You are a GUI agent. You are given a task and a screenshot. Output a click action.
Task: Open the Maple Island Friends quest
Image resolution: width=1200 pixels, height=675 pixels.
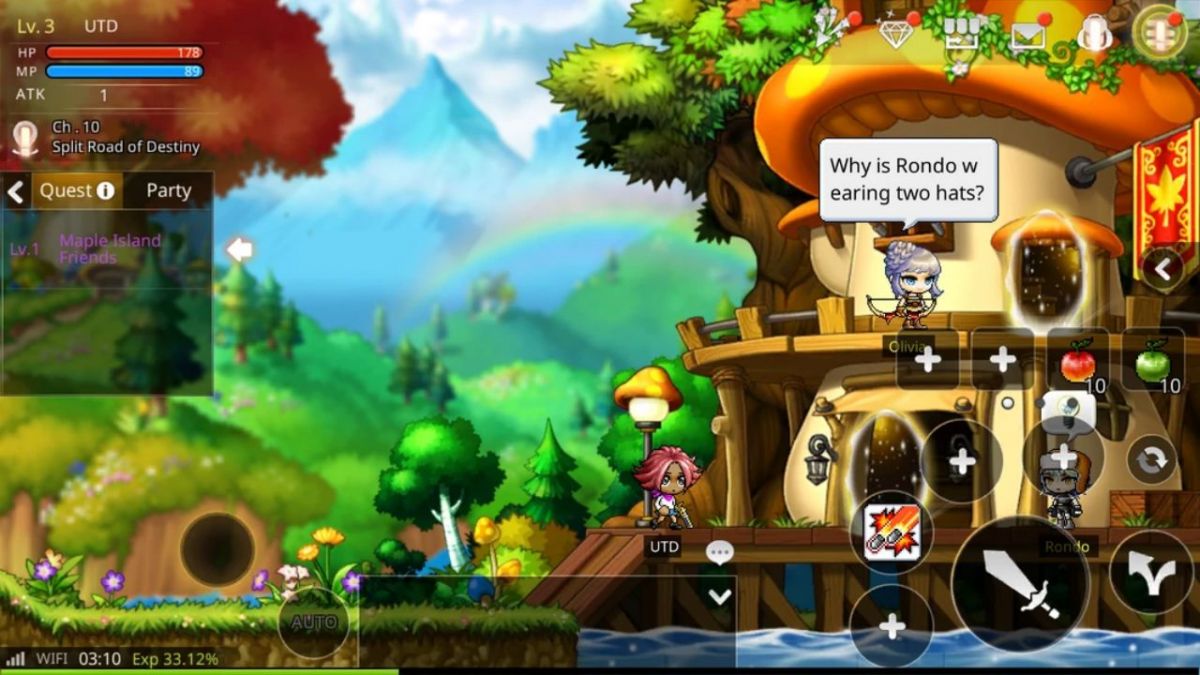point(110,249)
